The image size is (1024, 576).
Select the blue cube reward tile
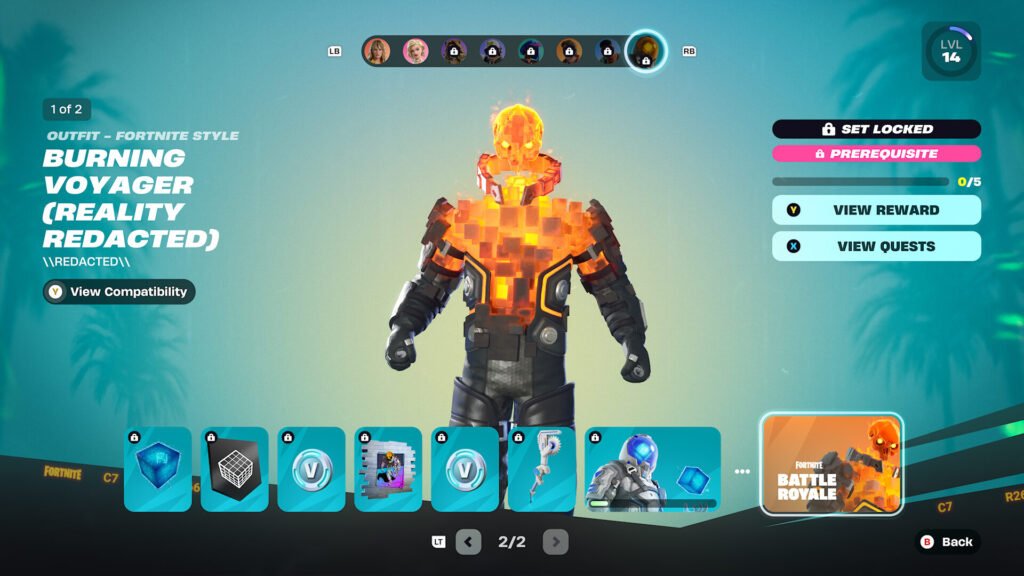point(158,469)
